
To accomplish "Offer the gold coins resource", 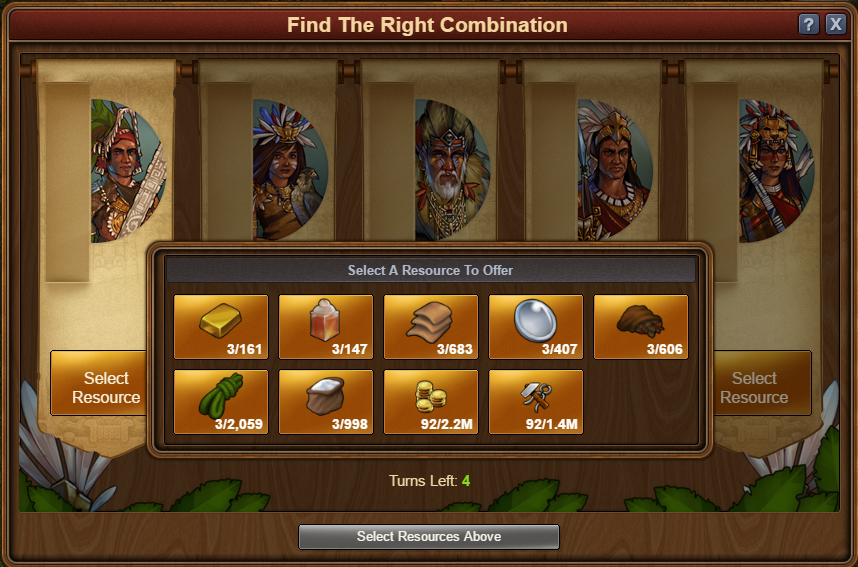I will point(431,402).
